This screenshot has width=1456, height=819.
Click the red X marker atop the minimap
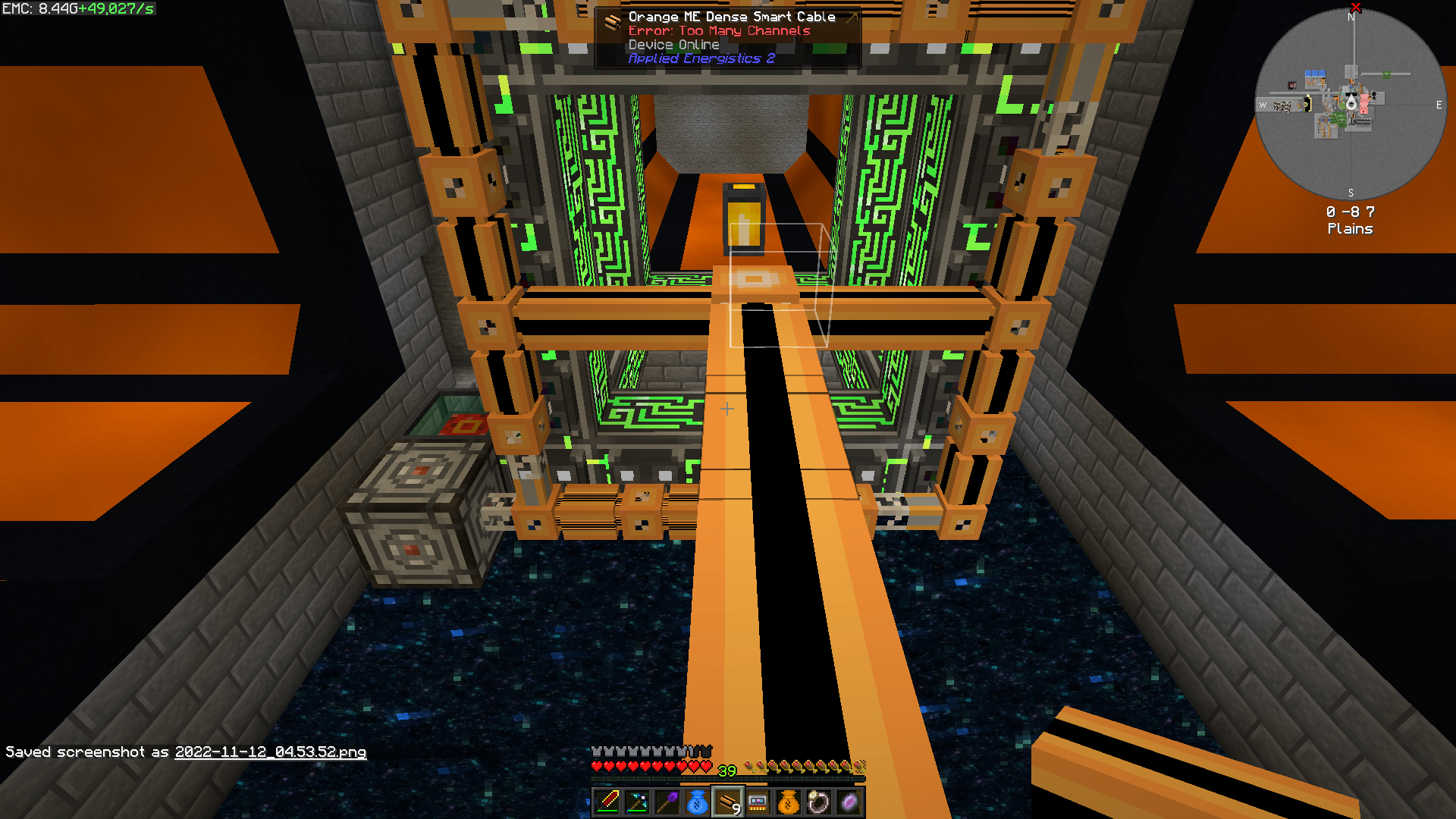click(x=1357, y=8)
